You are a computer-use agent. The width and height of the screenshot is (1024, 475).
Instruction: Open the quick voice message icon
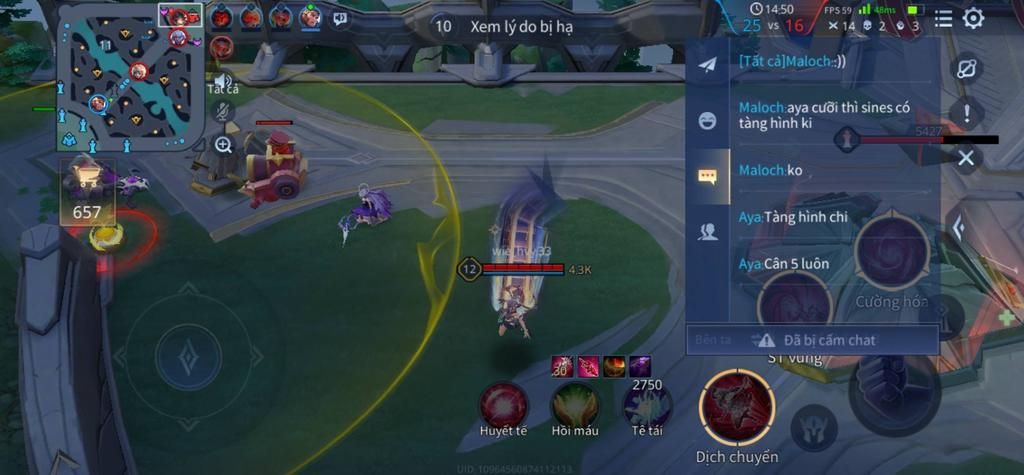tap(340, 17)
